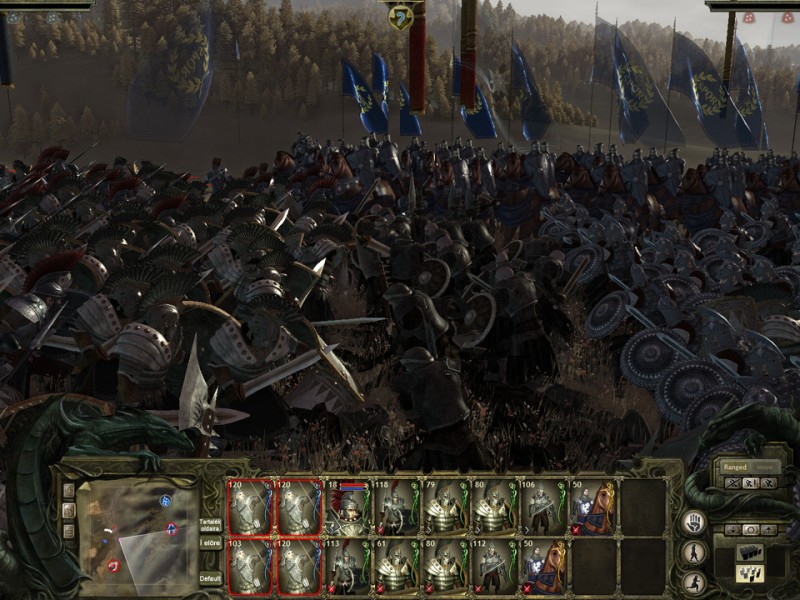Select the 112-strength swordsman unit card
800x600 pixels.
tap(494, 567)
